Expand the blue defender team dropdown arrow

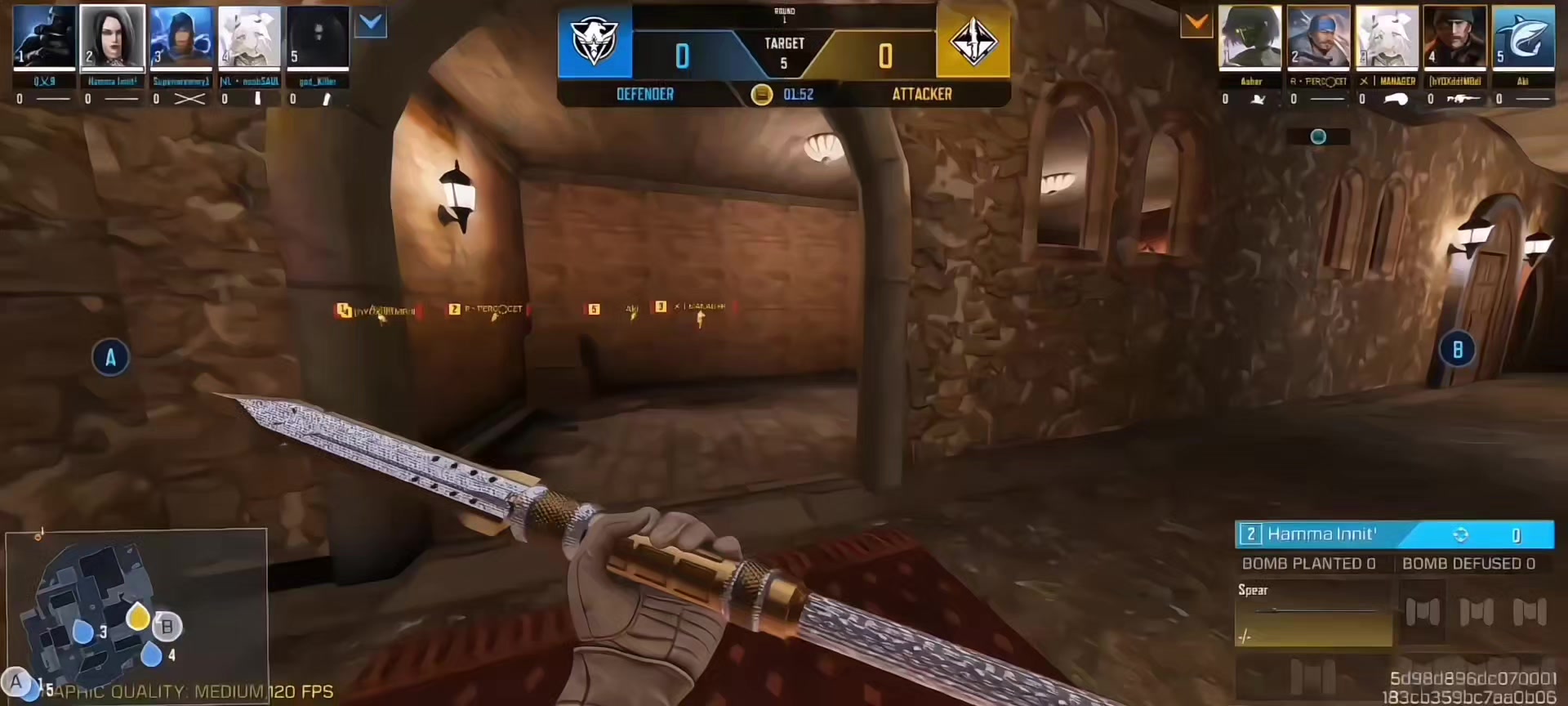(x=371, y=24)
